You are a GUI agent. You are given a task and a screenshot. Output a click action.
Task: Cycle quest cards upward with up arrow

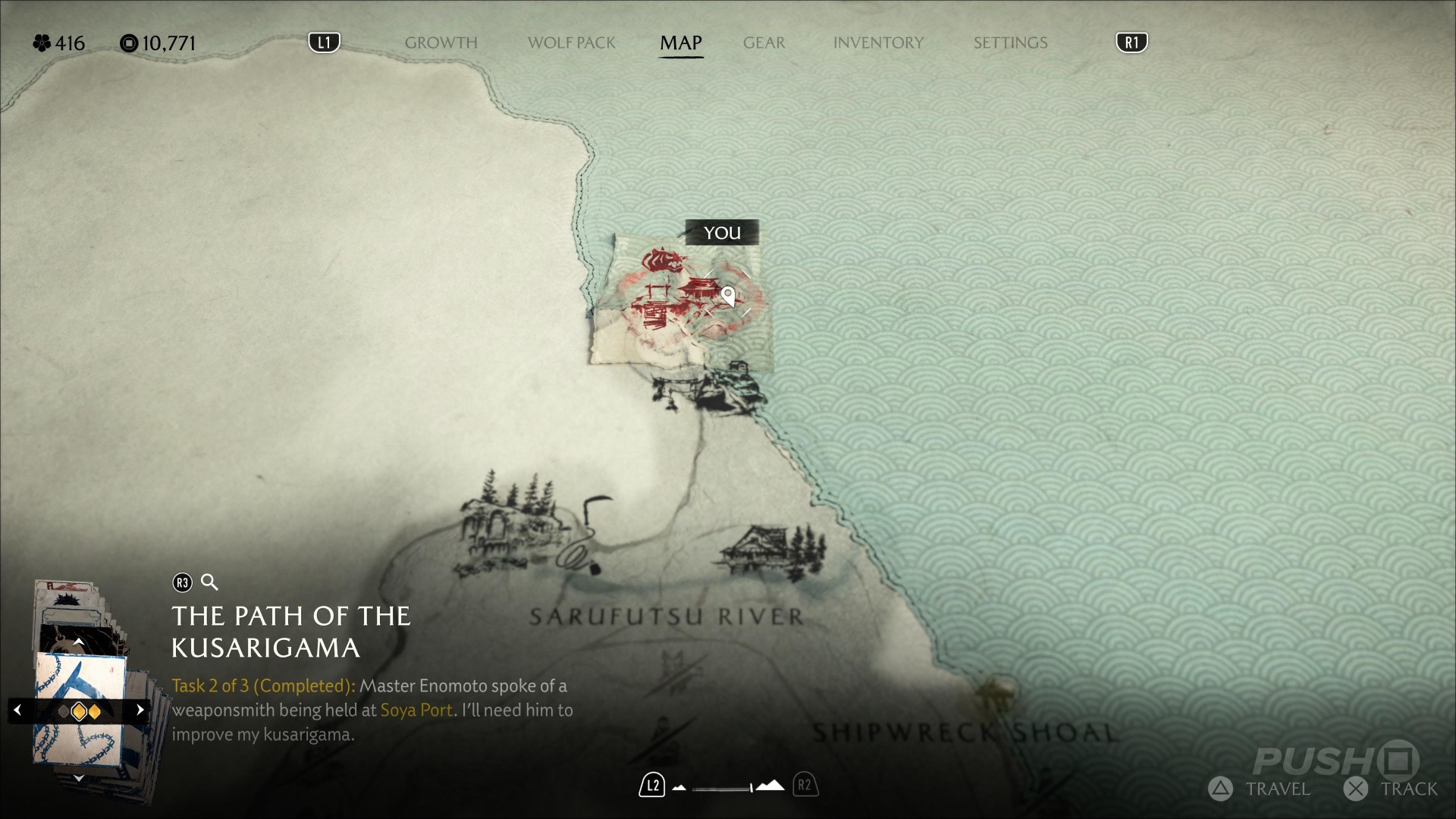[x=78, y=642]
